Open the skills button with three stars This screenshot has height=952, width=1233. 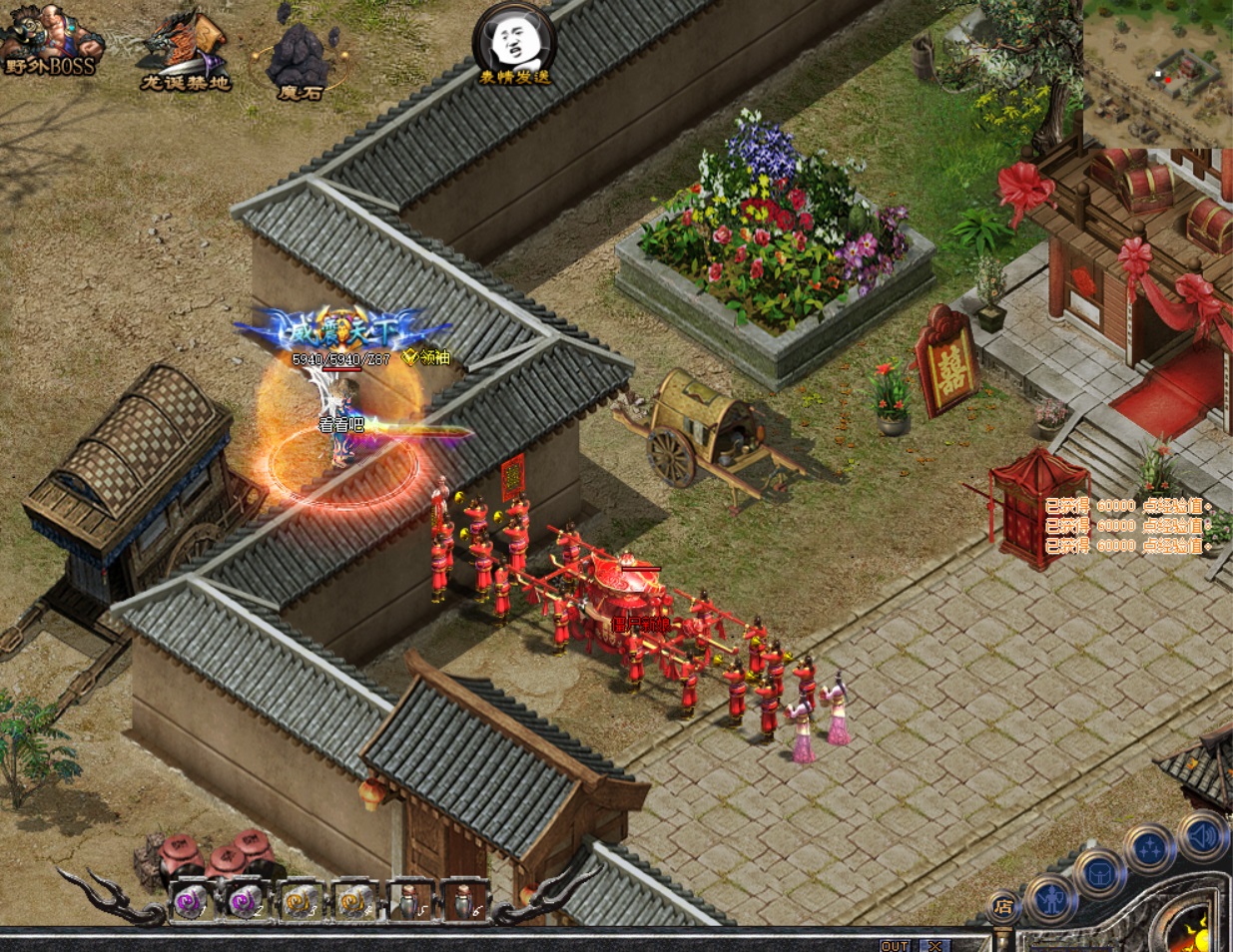[x=1148, y=849]
